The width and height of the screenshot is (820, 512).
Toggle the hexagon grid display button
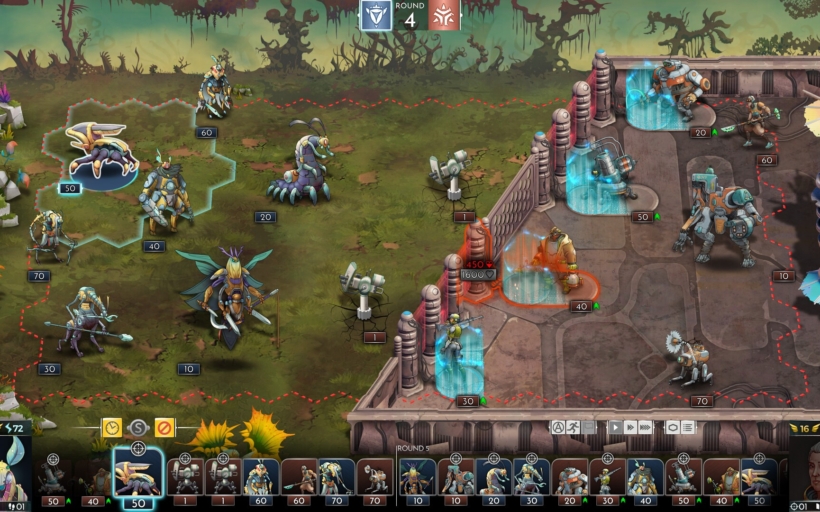(673, 427)
